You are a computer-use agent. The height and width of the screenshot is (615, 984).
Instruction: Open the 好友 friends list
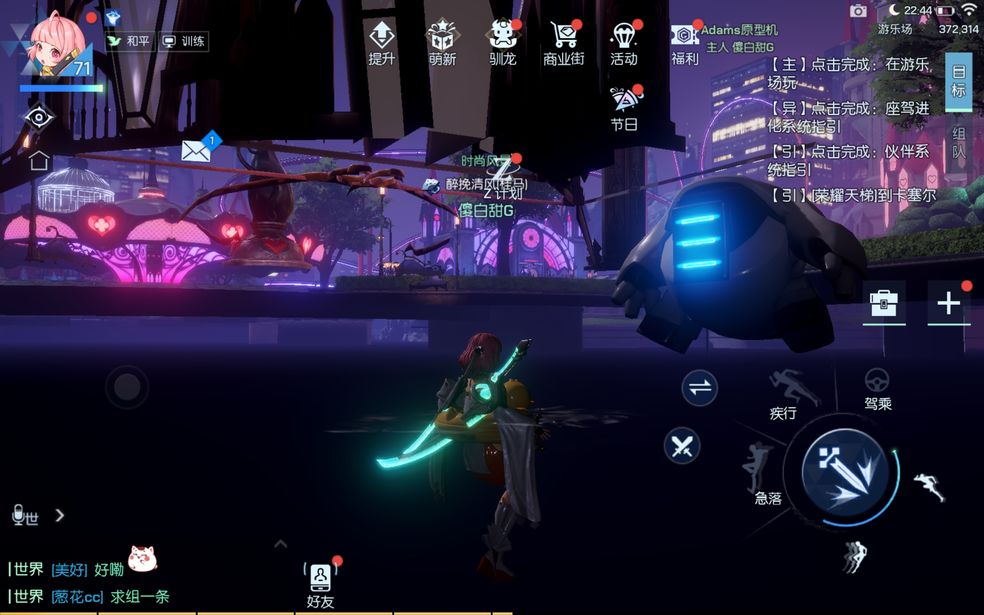click(320, 585)
